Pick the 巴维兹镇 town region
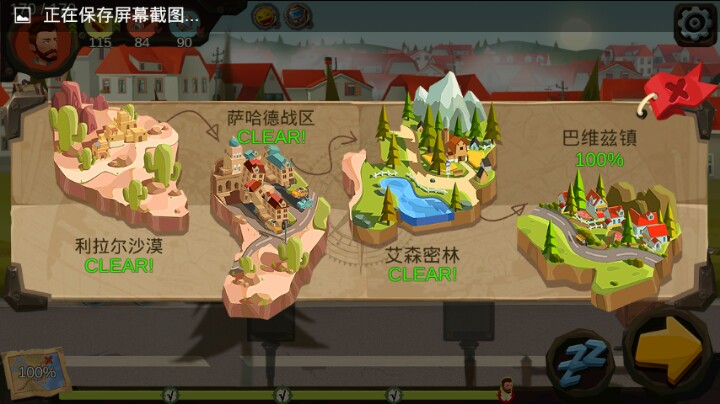The height and width of the screenshot is (404, 720). pyautogui.click(x=595, y=230)
